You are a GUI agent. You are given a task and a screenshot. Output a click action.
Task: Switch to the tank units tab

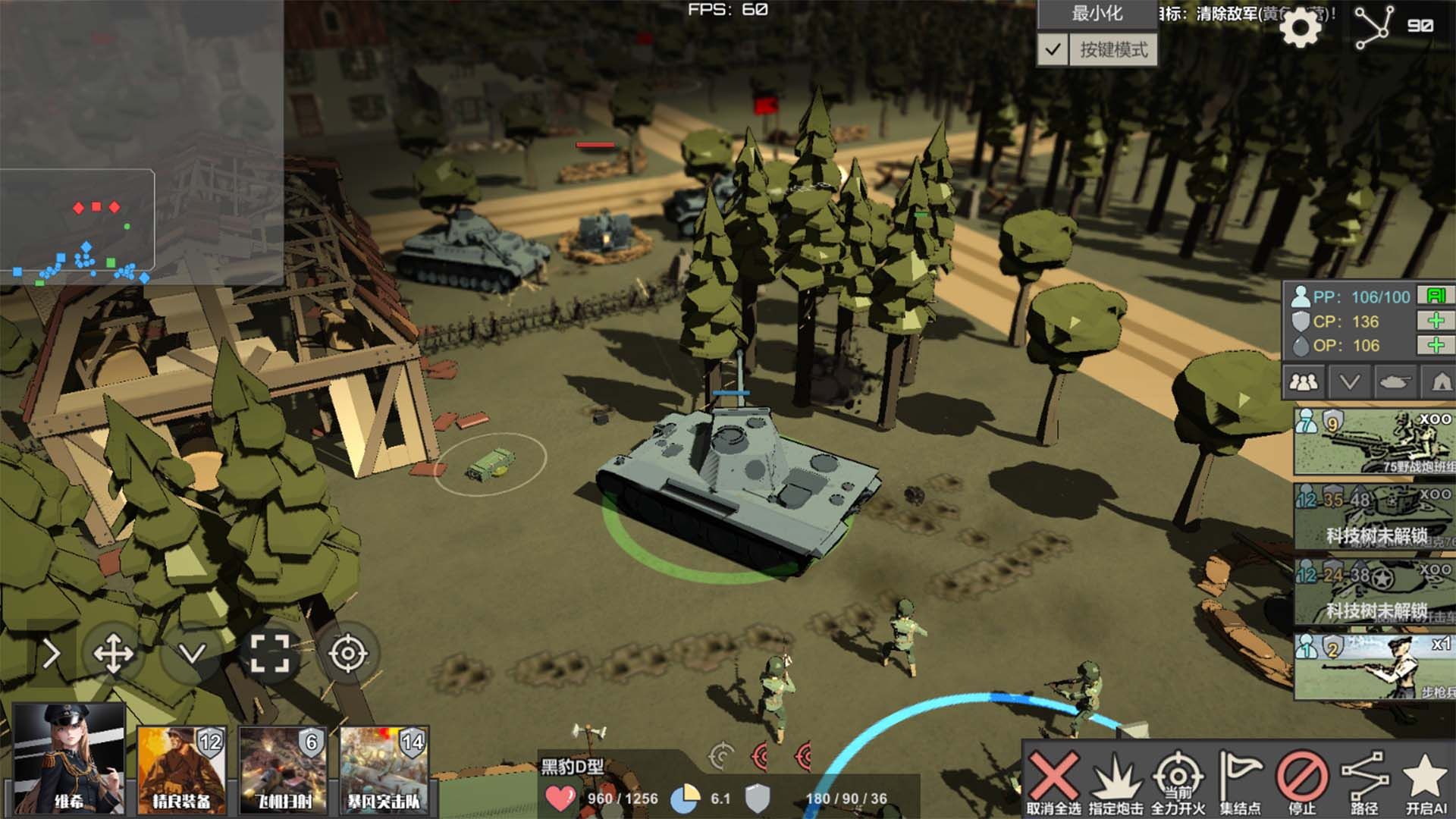click(x=1394, y=381)
